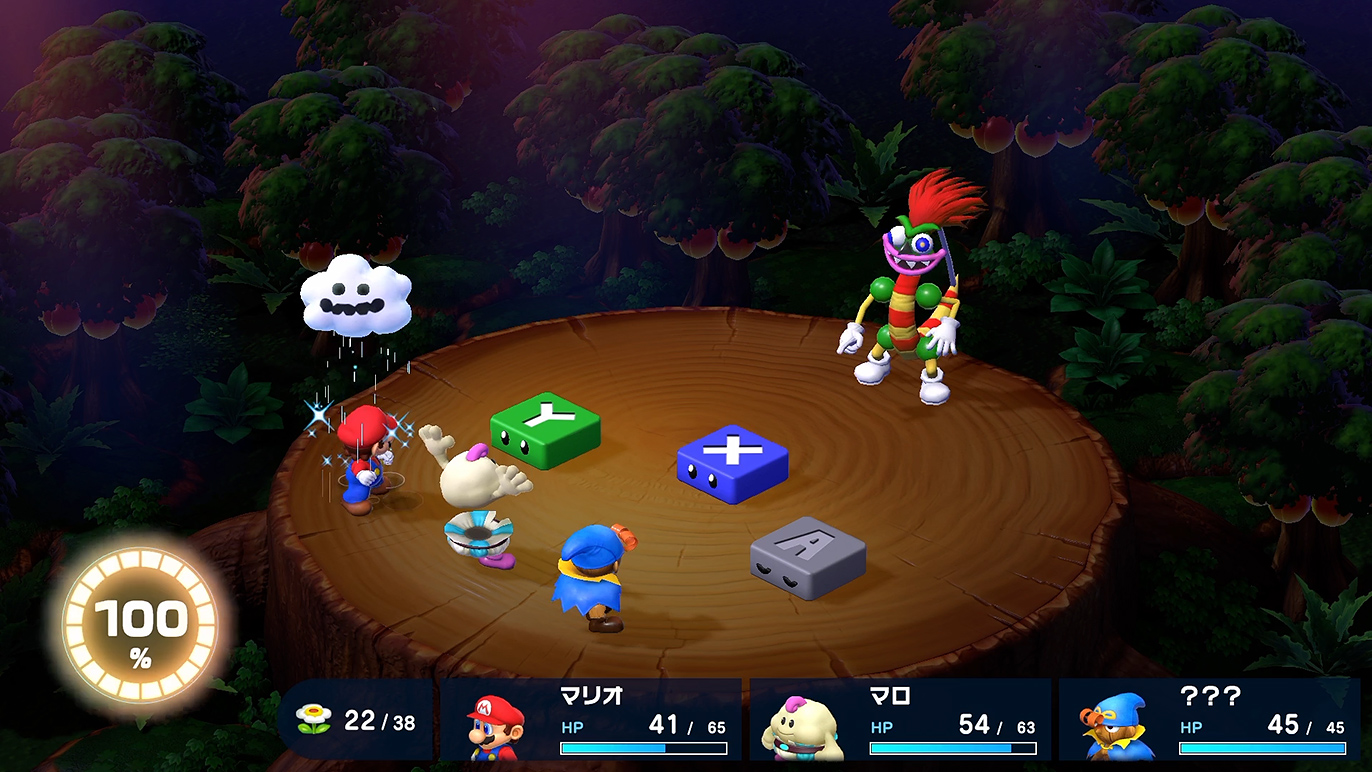Choose the gray A command block
Image resolution: width=1372 pixels, height=772 pixels.
point(808,556)
